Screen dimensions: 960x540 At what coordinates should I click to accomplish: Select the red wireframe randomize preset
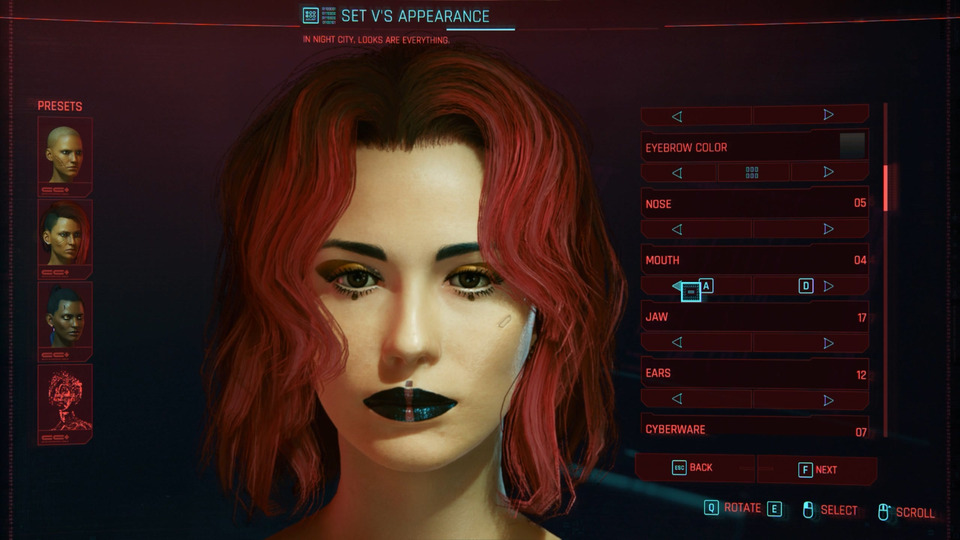click(65, 402)
